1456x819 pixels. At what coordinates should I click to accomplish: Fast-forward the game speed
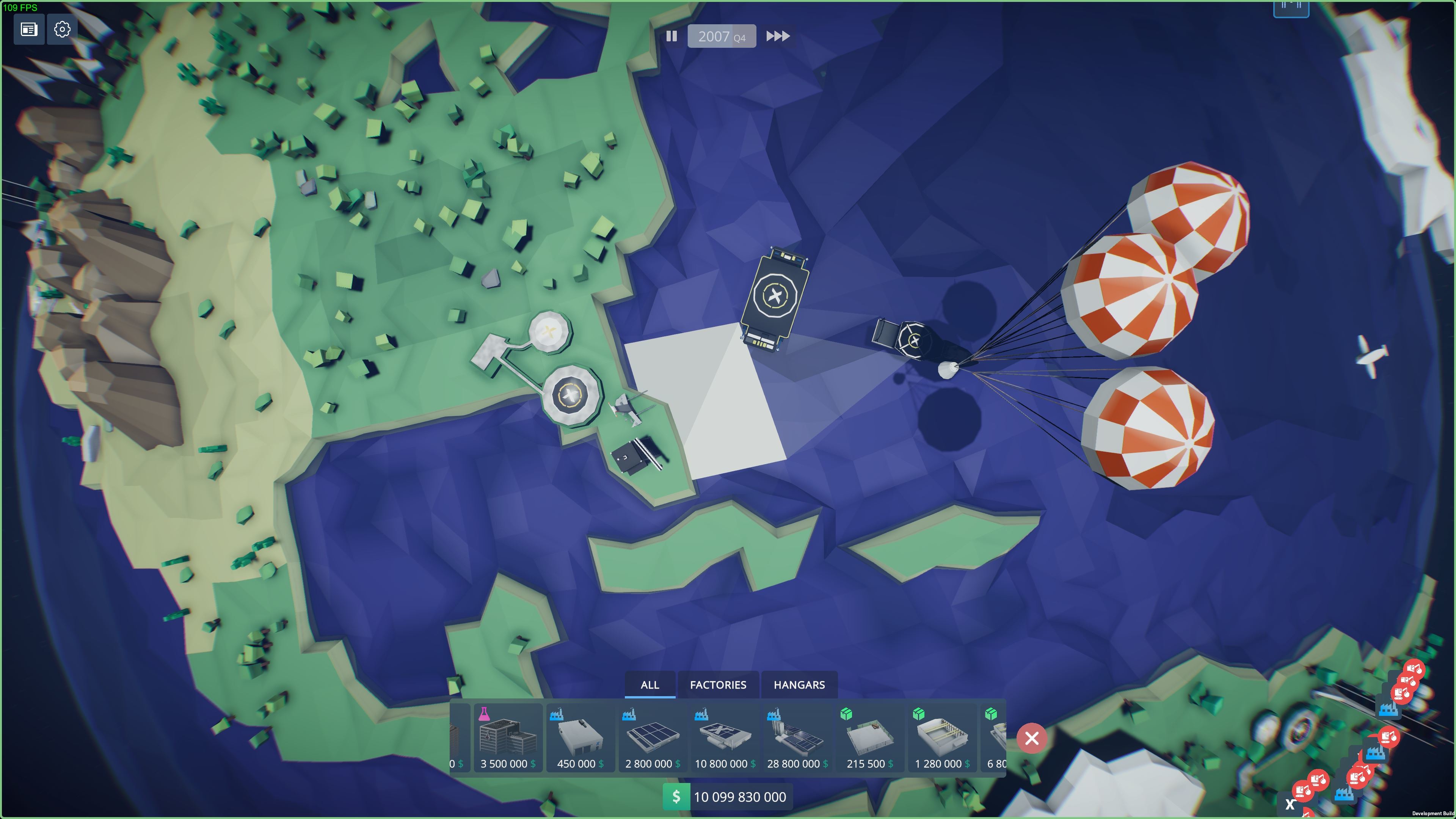click(778, 36)
